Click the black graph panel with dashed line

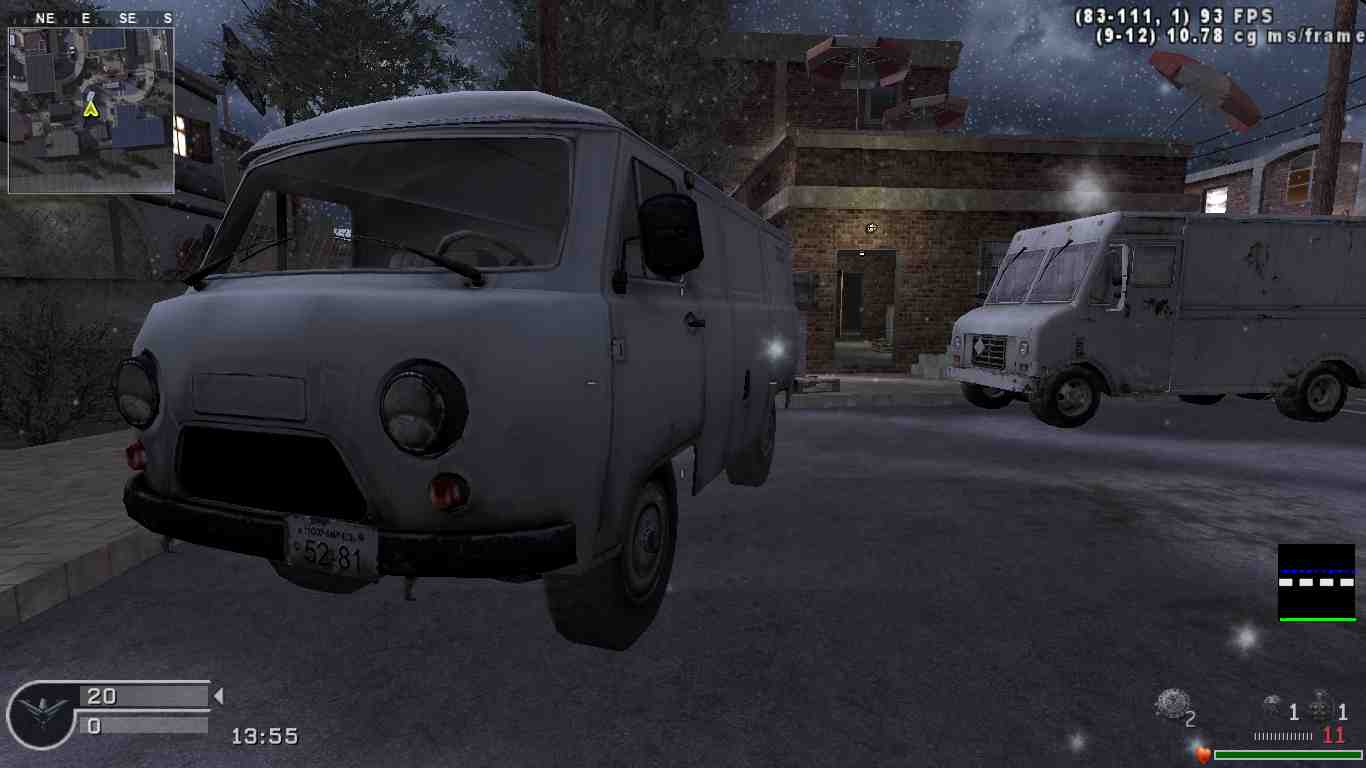1316,582
